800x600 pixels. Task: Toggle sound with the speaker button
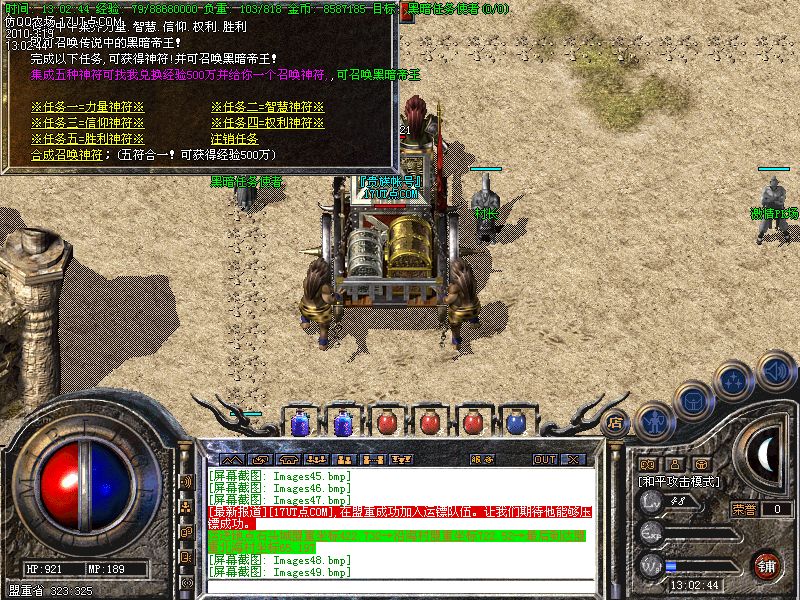[774, 370]
